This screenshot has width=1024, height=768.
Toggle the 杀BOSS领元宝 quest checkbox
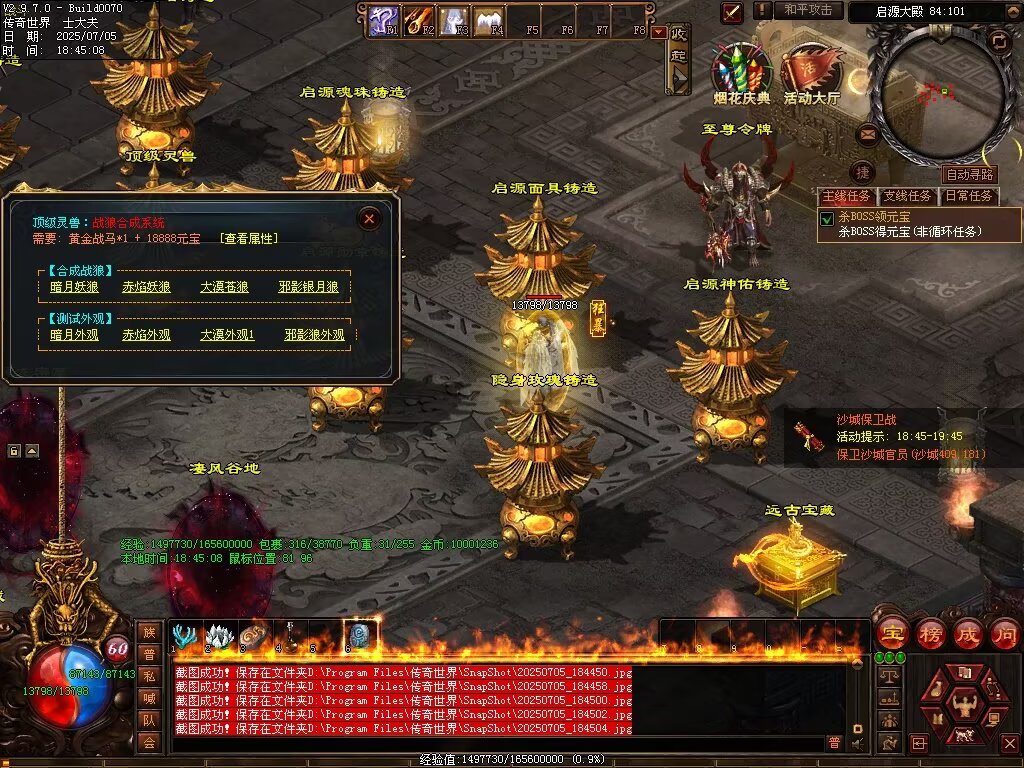(827, 218)
